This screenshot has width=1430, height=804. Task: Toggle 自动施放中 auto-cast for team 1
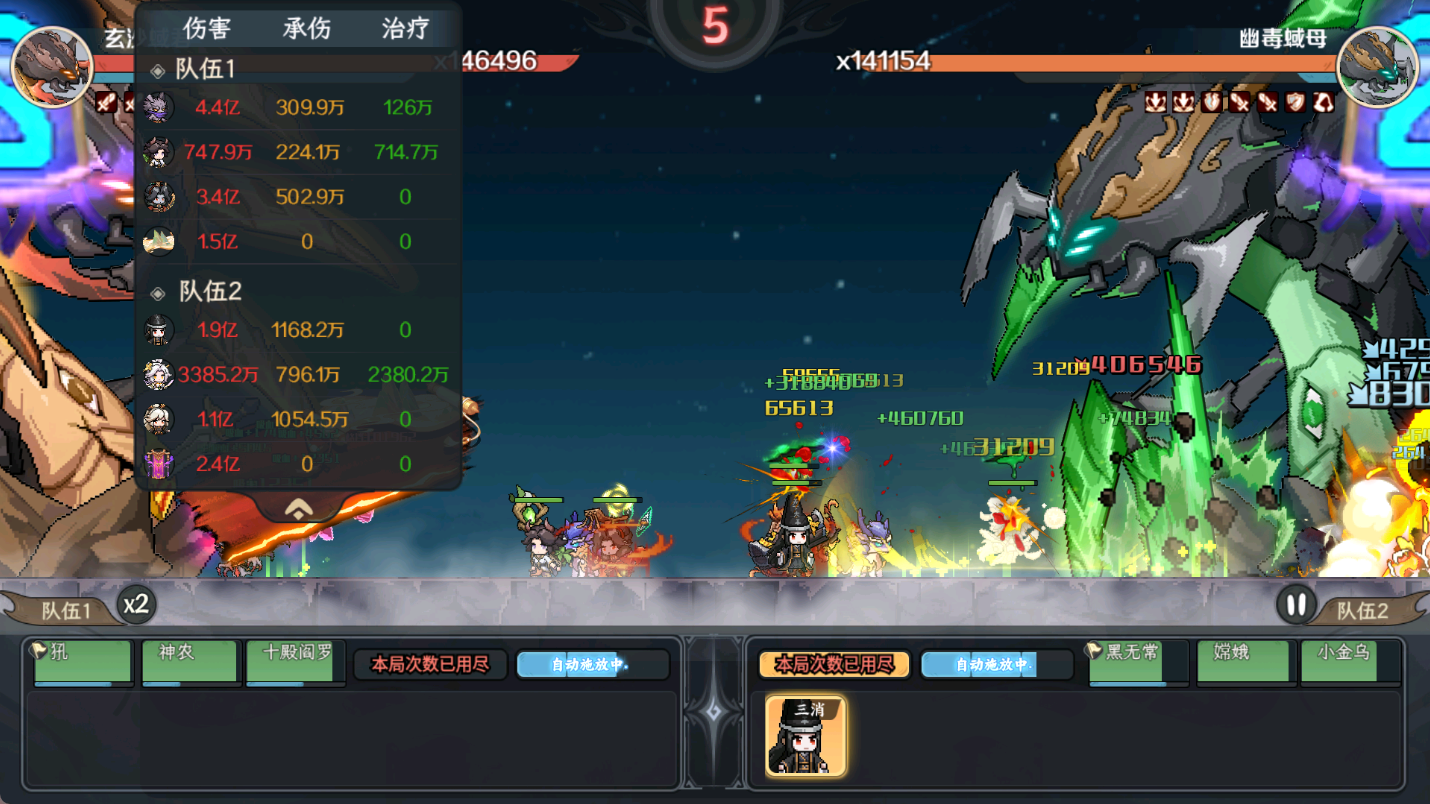[592, 663]
